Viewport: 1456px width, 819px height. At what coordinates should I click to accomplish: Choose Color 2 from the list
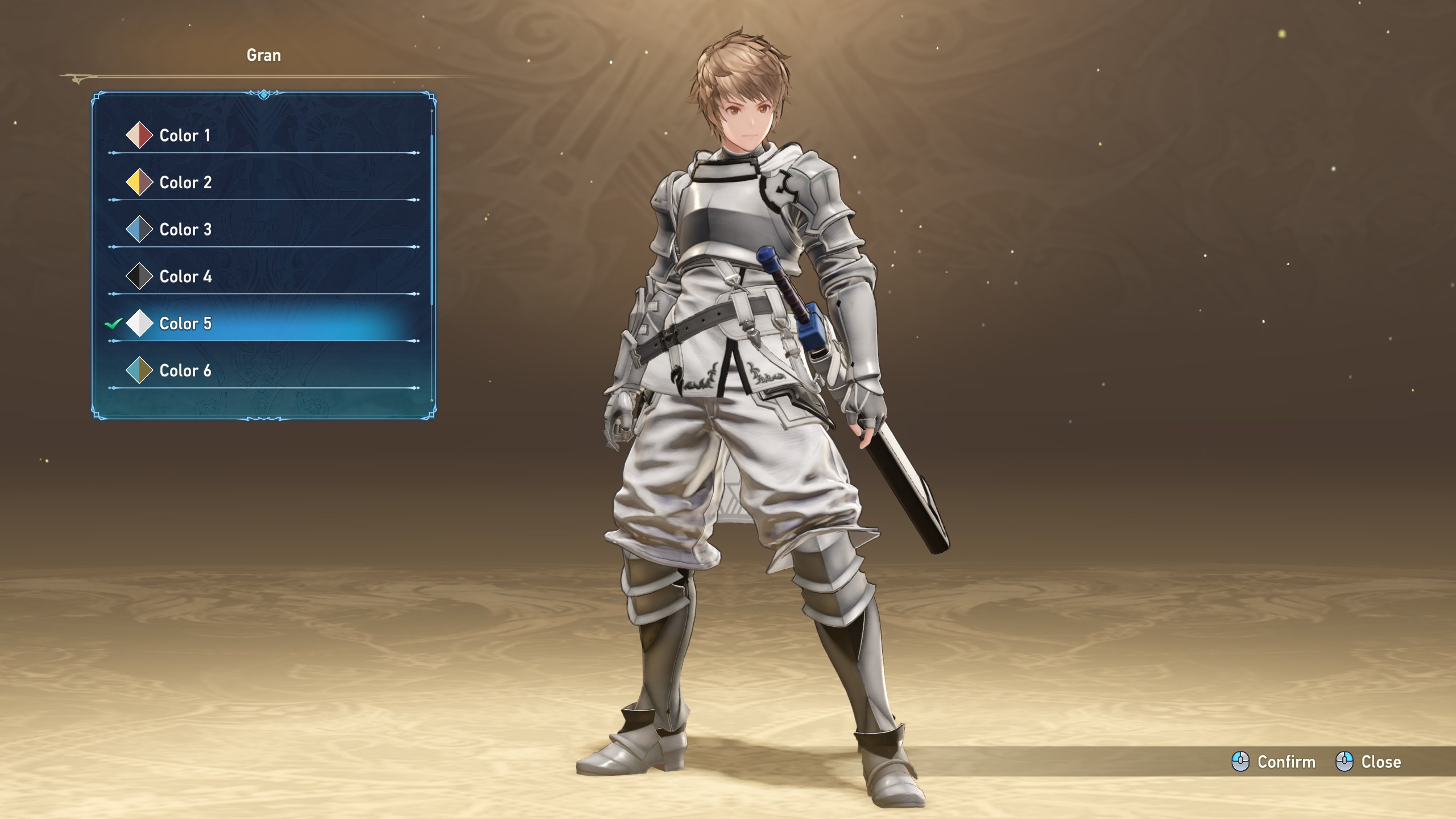click(185, 183)
